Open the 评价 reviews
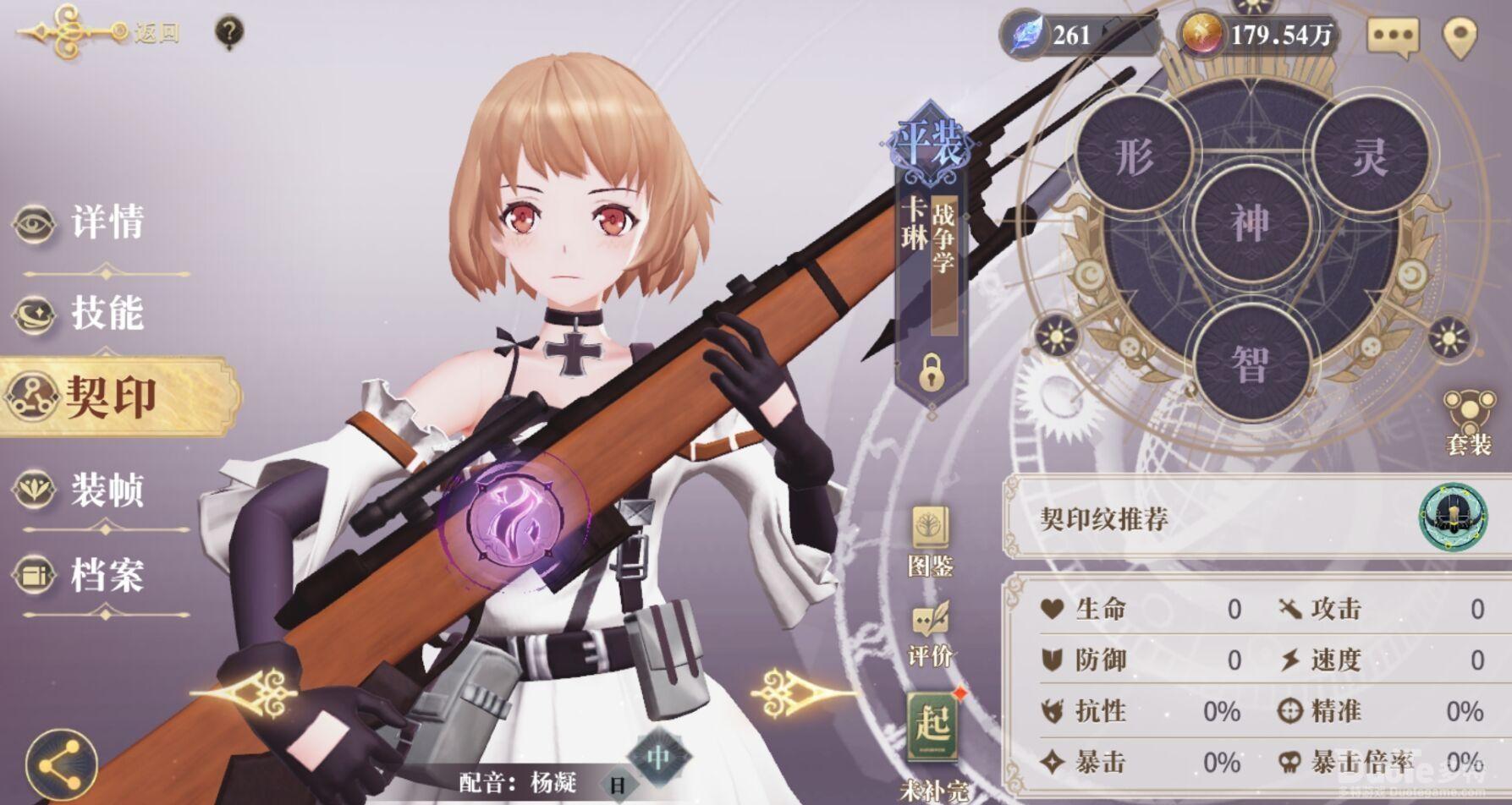The image size is (1512, 805). click(930, 634)
